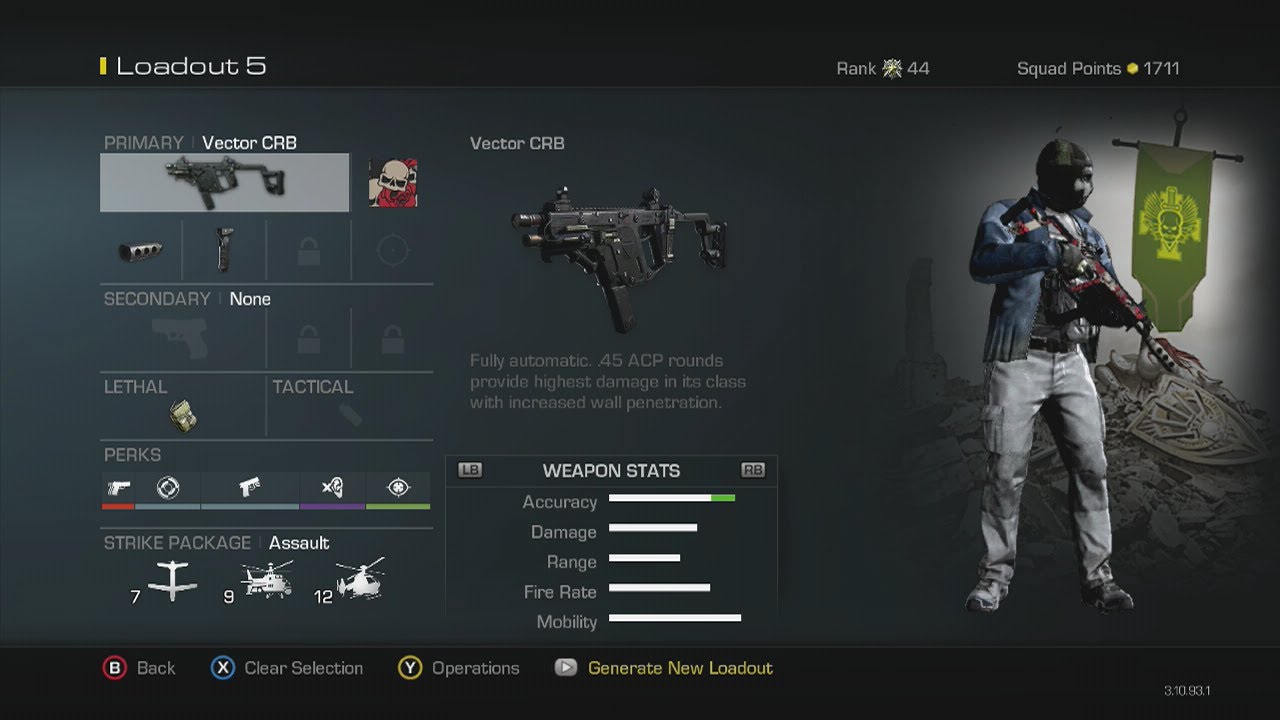Choose the foregrip attachment slot
The image size is (1280, 720).
[224, 251]
